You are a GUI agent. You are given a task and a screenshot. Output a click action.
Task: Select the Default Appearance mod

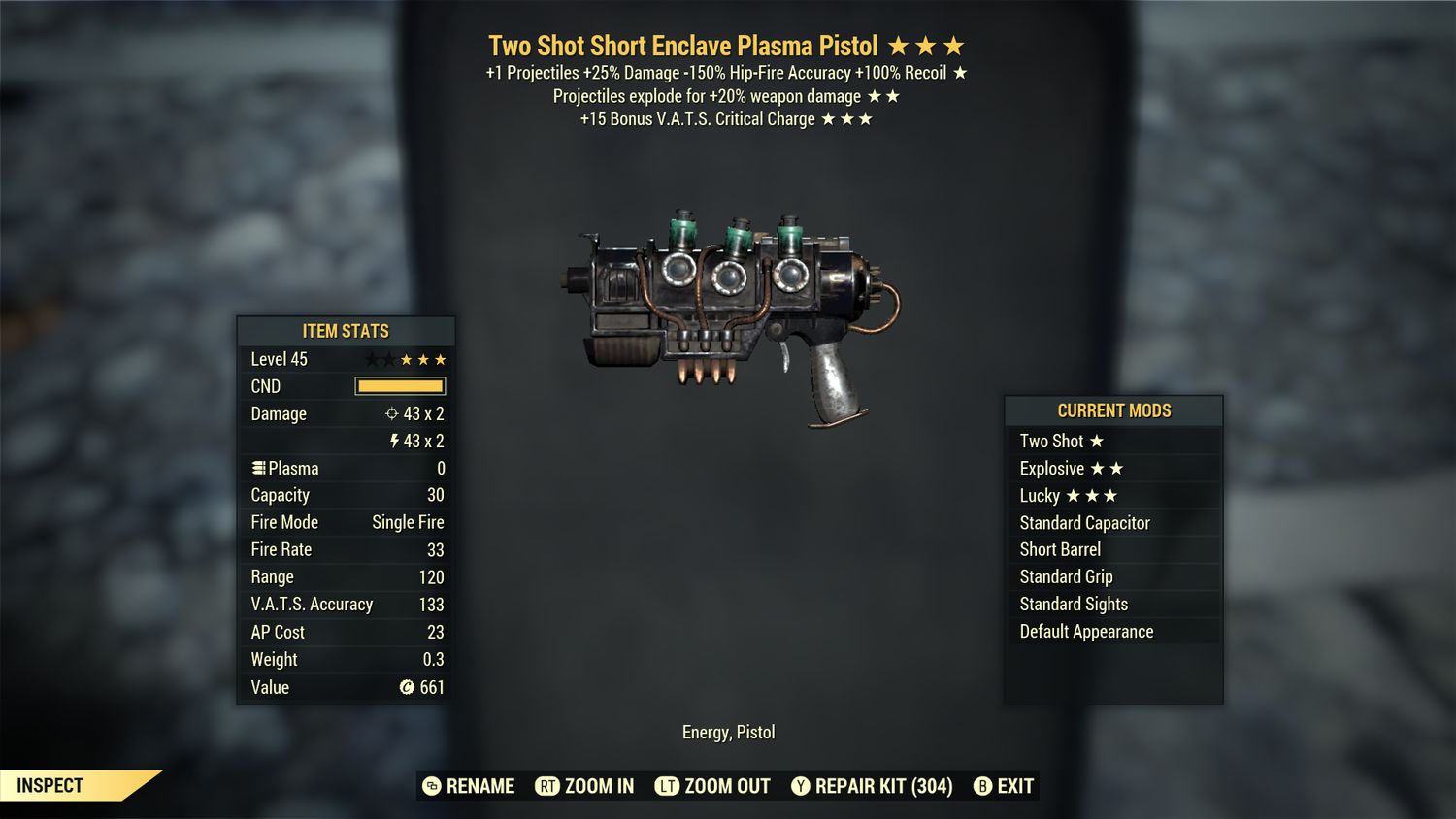tap(1085, 631)
